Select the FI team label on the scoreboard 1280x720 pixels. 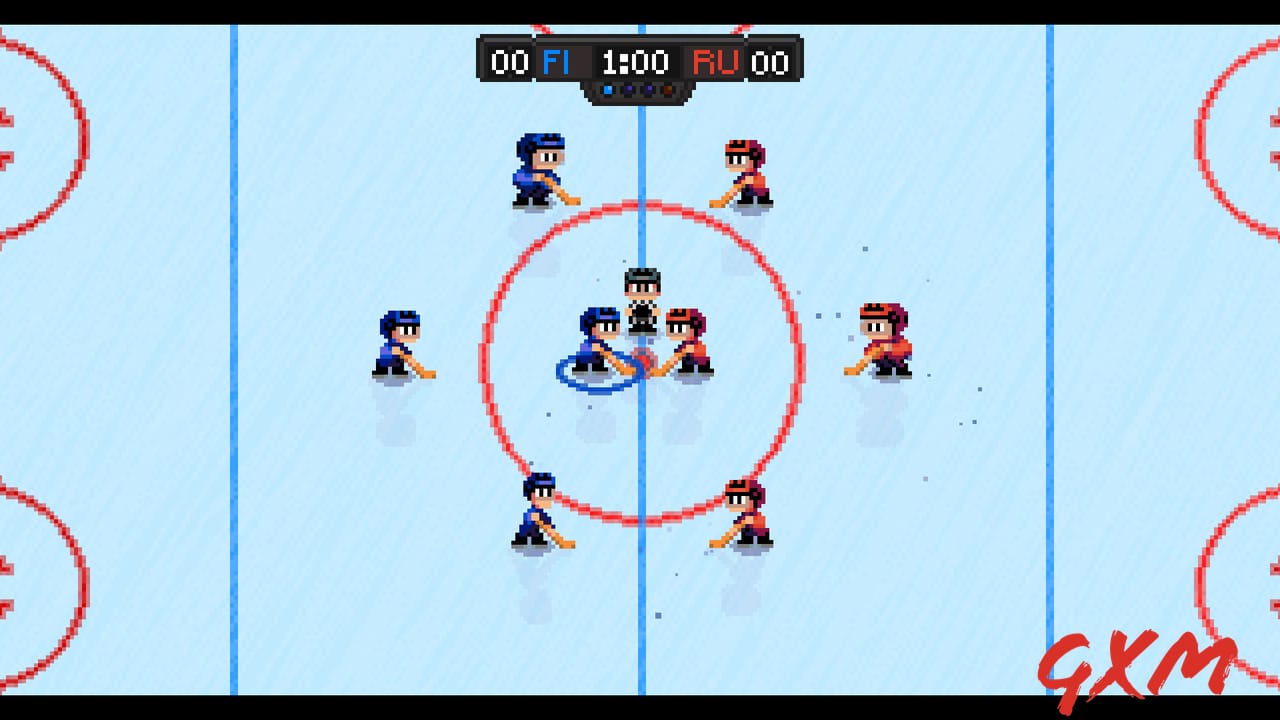pos(557,62)
